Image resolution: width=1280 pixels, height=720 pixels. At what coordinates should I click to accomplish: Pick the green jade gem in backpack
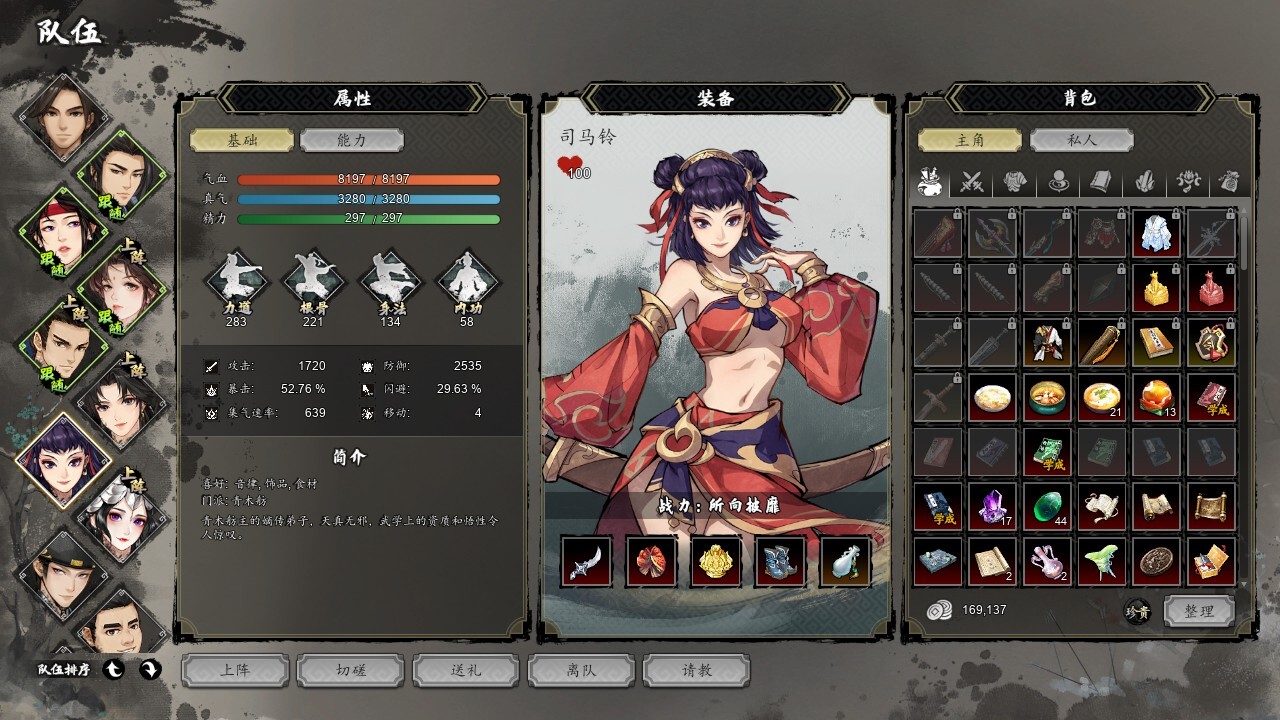[1047, 507]
